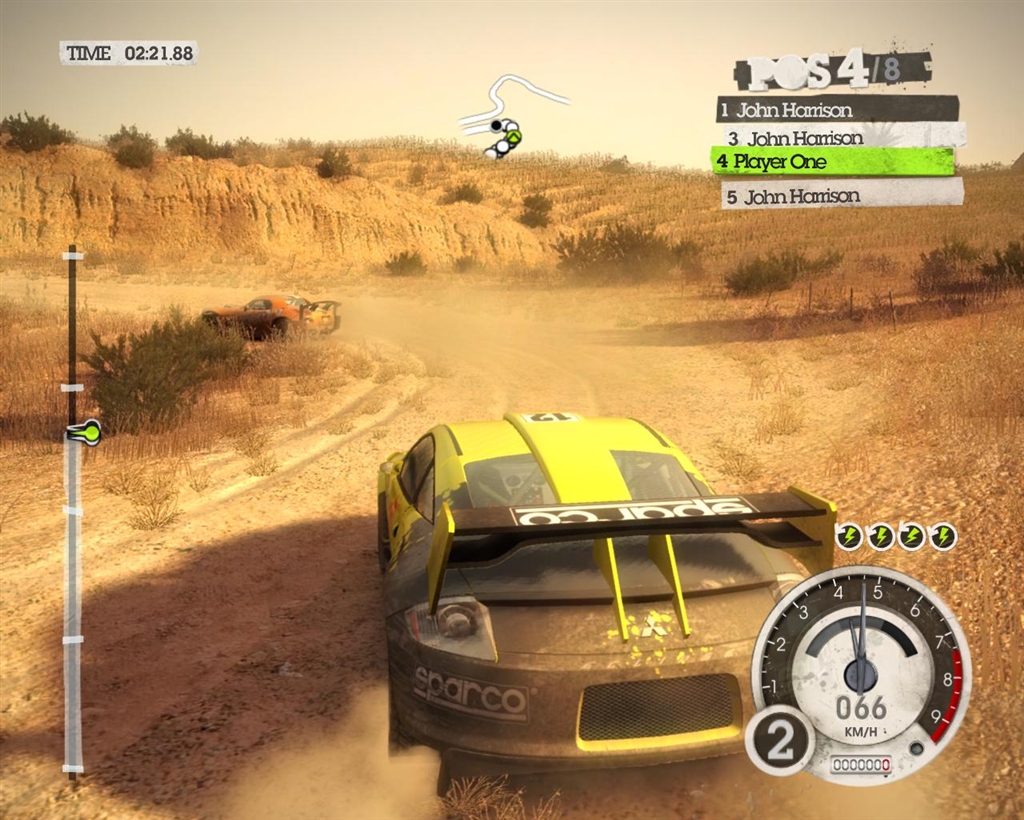Pick the fifth-place John Harrison row

pos(841,194)
